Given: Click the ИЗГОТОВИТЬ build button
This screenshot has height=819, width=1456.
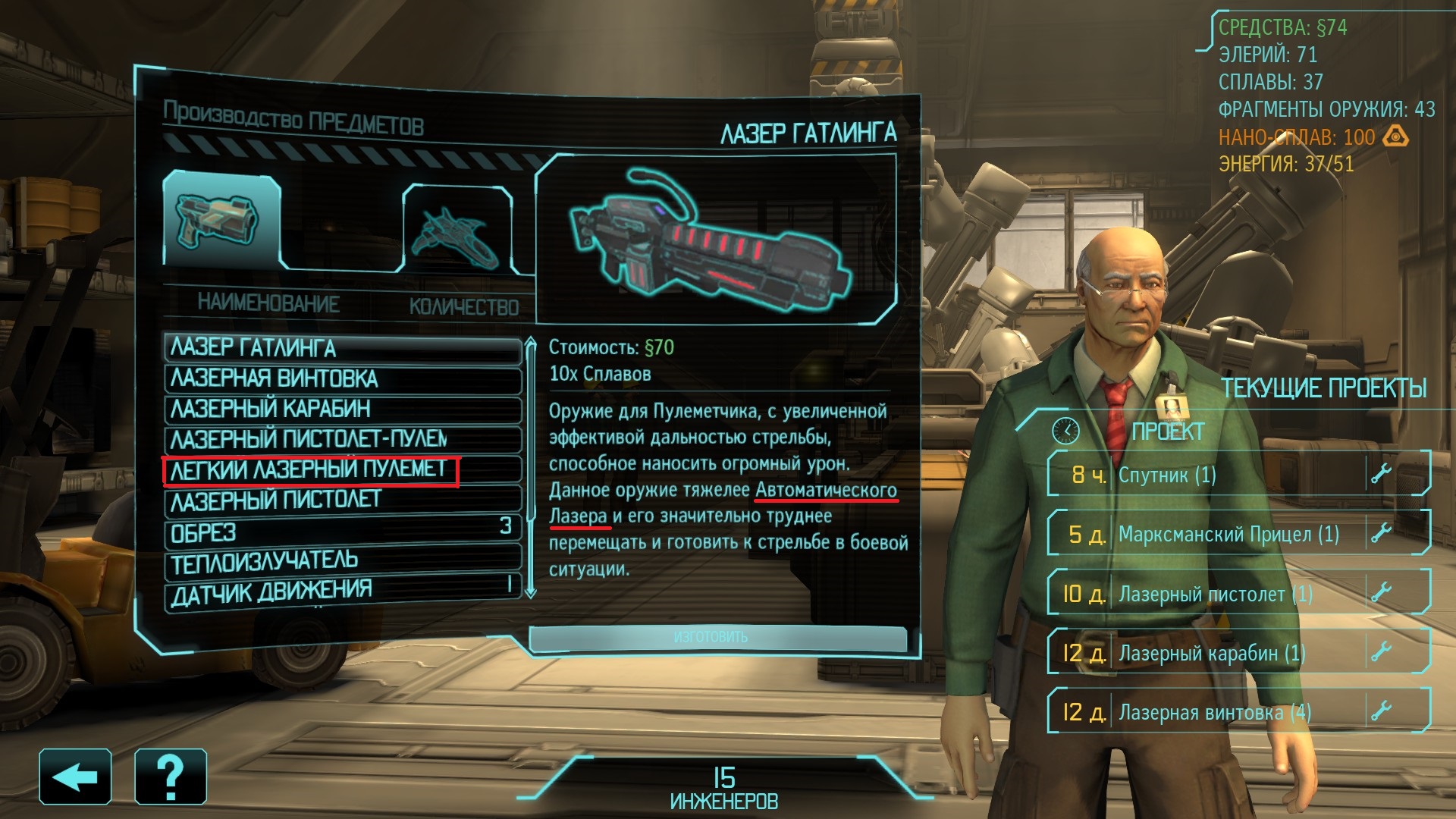Looking at the screenshot, I should (x=717, y=638).
